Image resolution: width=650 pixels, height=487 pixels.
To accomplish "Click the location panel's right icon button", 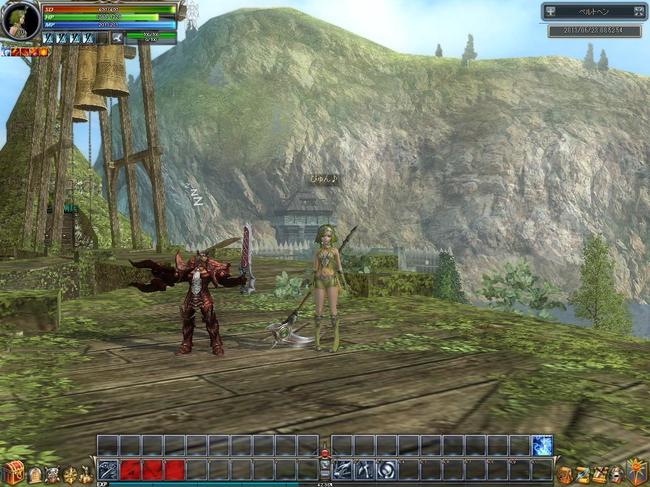I will (x=639, y=12).
